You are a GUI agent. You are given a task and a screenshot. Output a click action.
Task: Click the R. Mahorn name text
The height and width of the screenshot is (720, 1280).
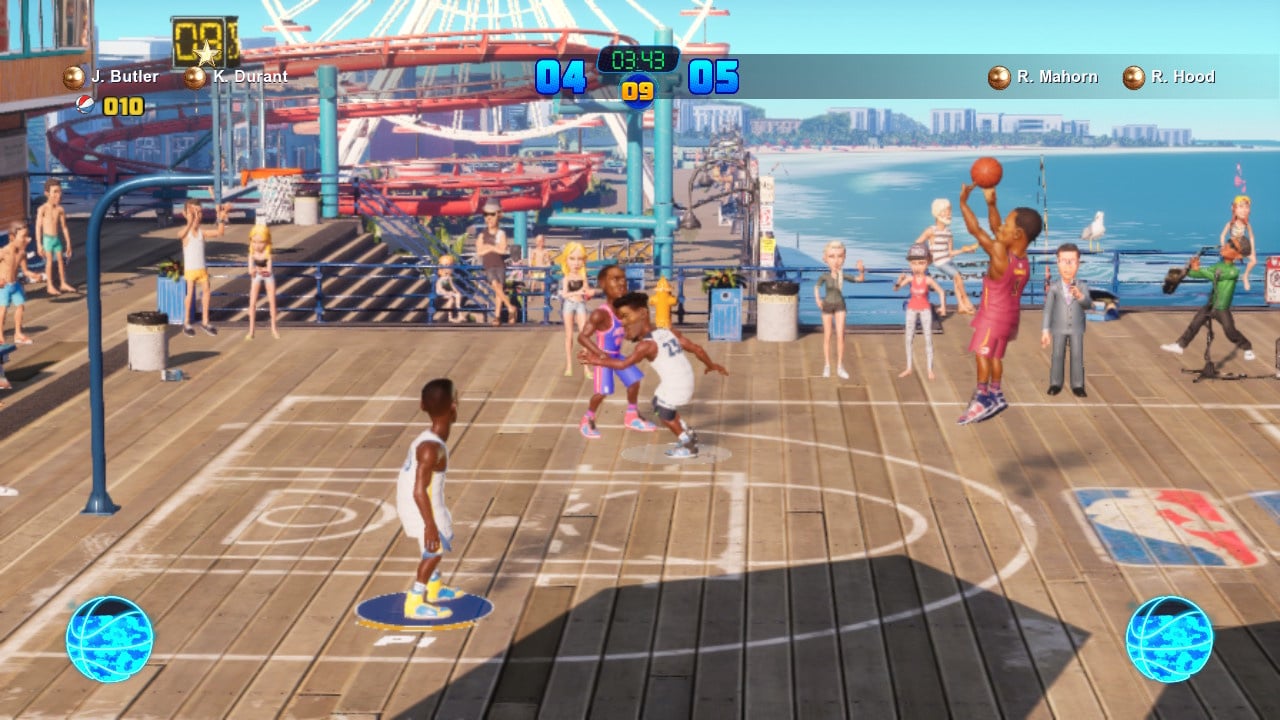[x=1059, y=75]
